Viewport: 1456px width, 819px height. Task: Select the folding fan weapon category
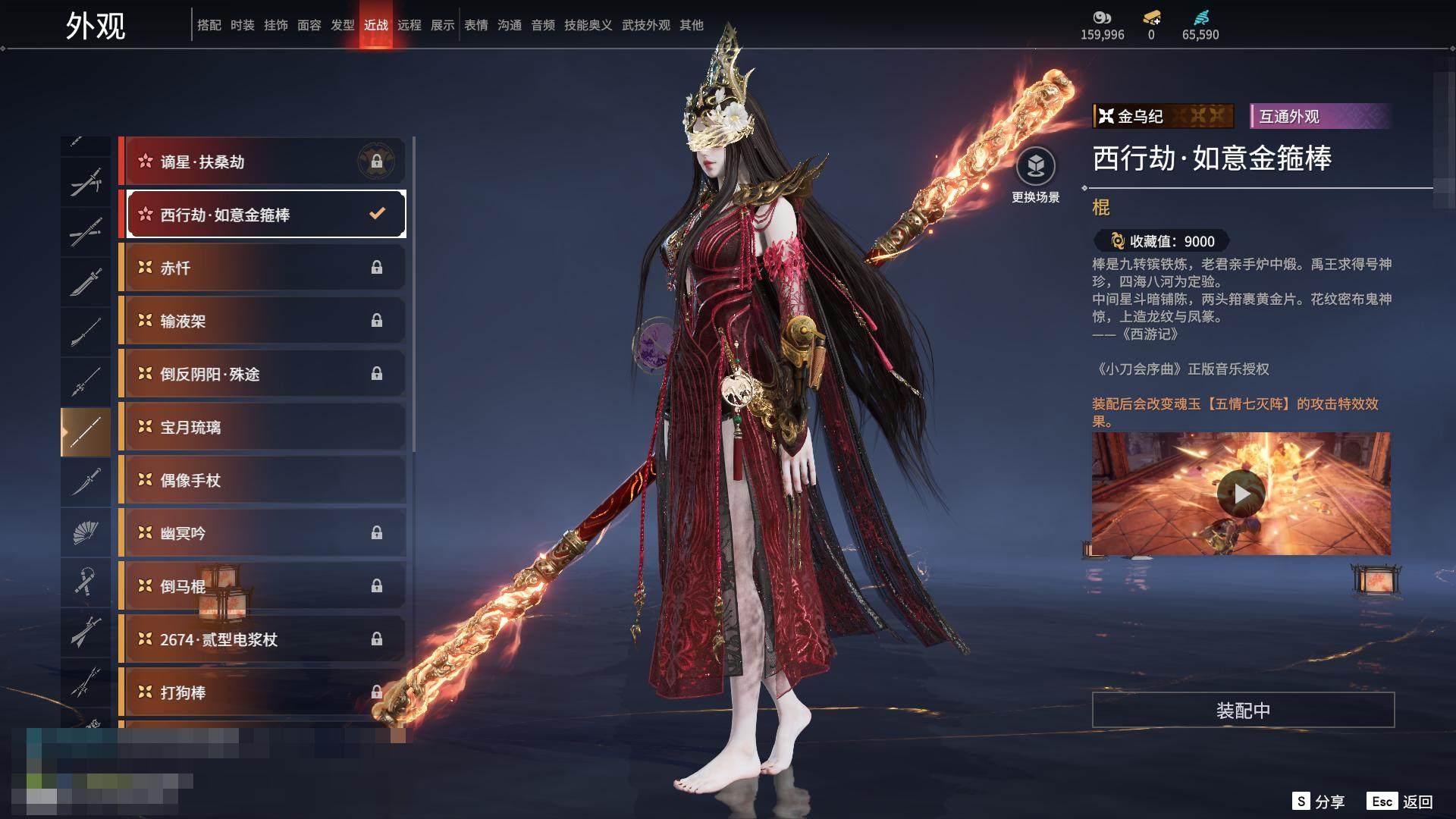coord(85,532)
